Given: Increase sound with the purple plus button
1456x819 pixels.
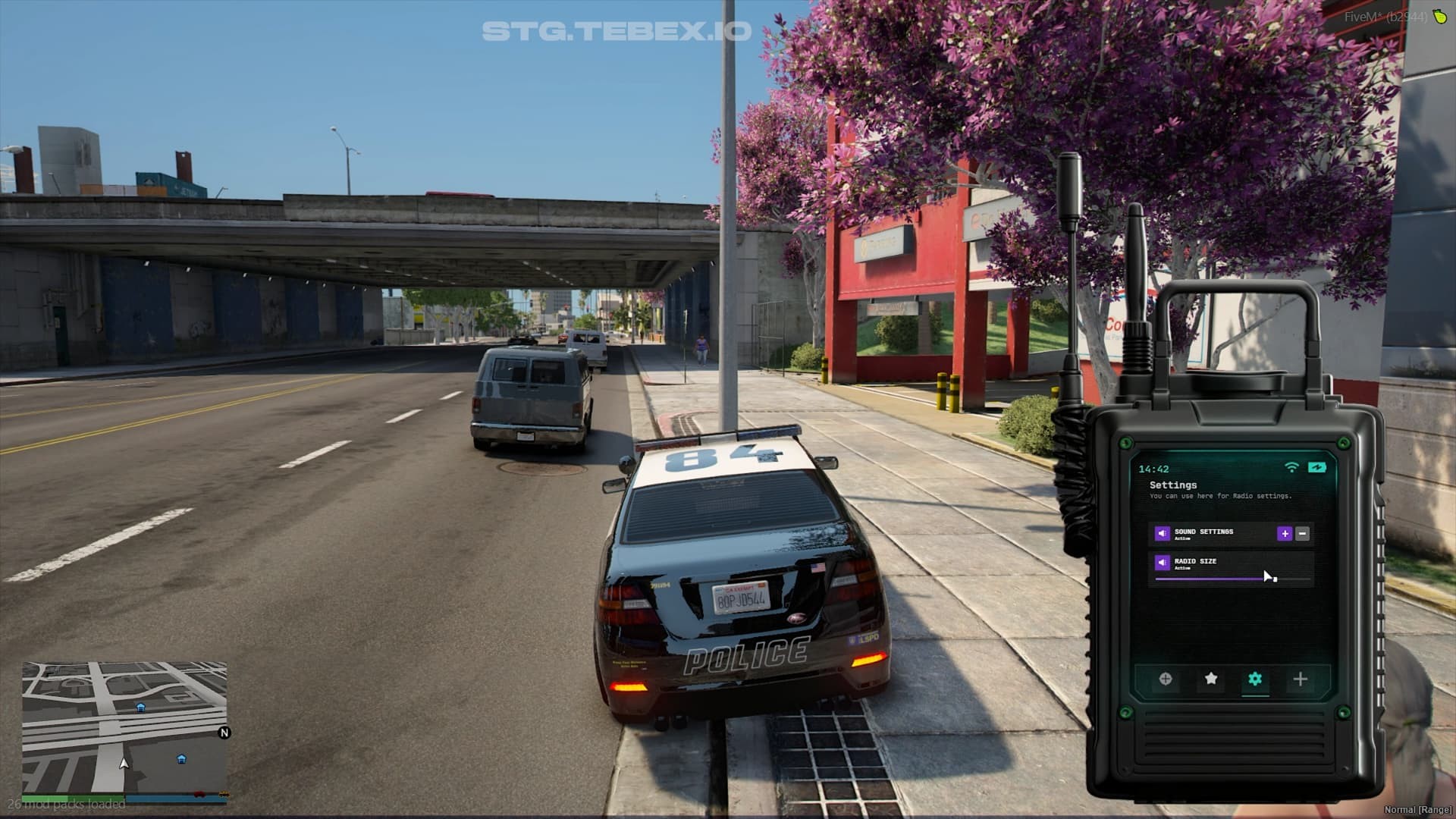Looking at the screenshot, I should [1285, 534].
